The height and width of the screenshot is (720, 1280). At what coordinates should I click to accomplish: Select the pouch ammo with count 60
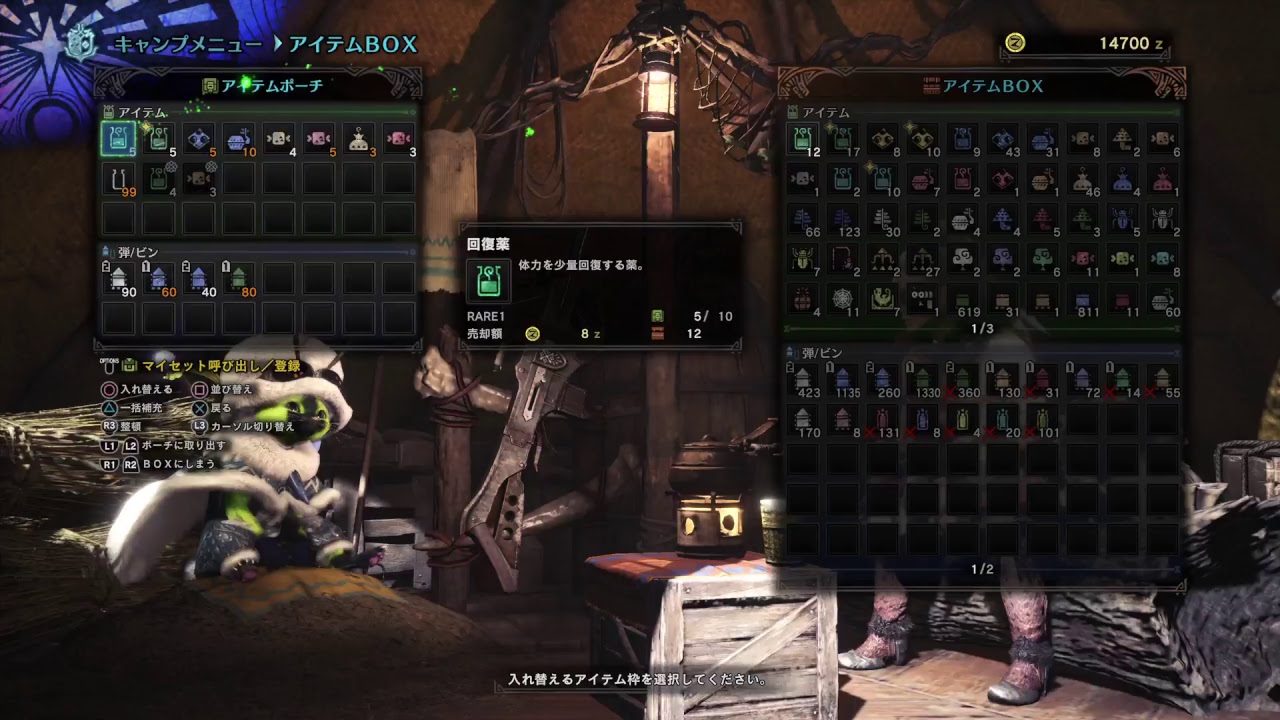[158, 278]
